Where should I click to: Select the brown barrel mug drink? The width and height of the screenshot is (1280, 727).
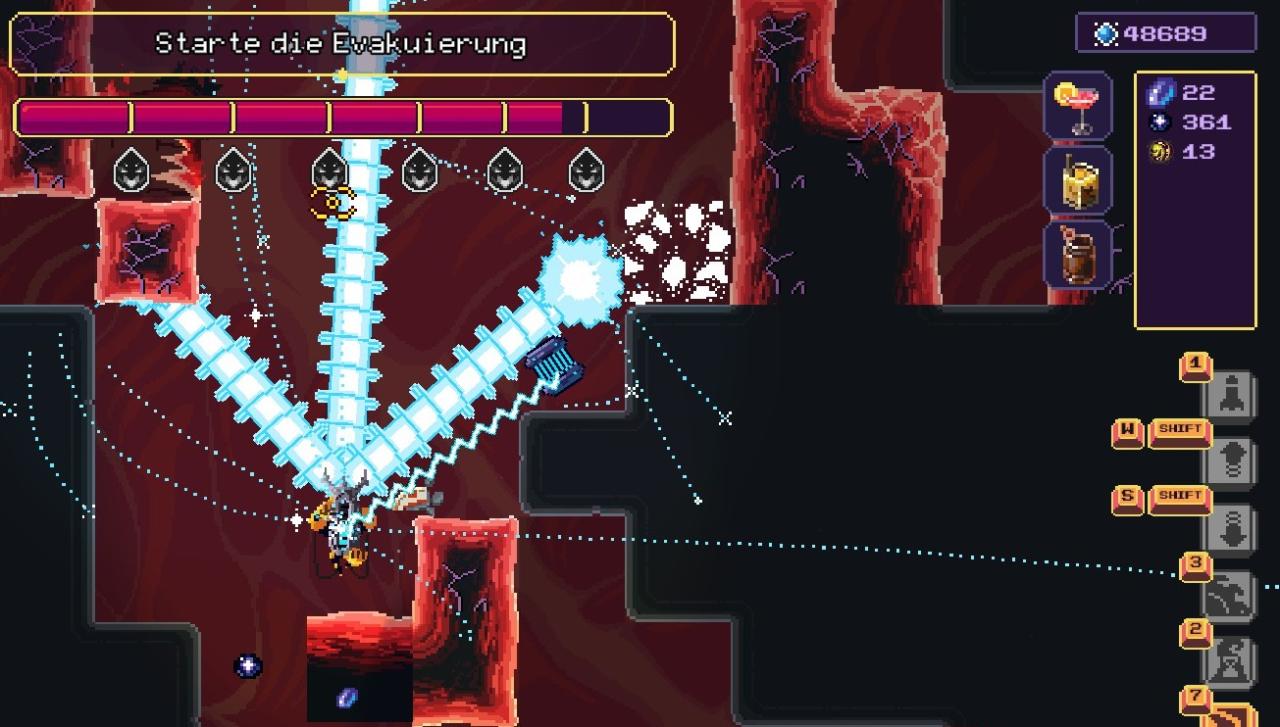tap(1078, 257)
